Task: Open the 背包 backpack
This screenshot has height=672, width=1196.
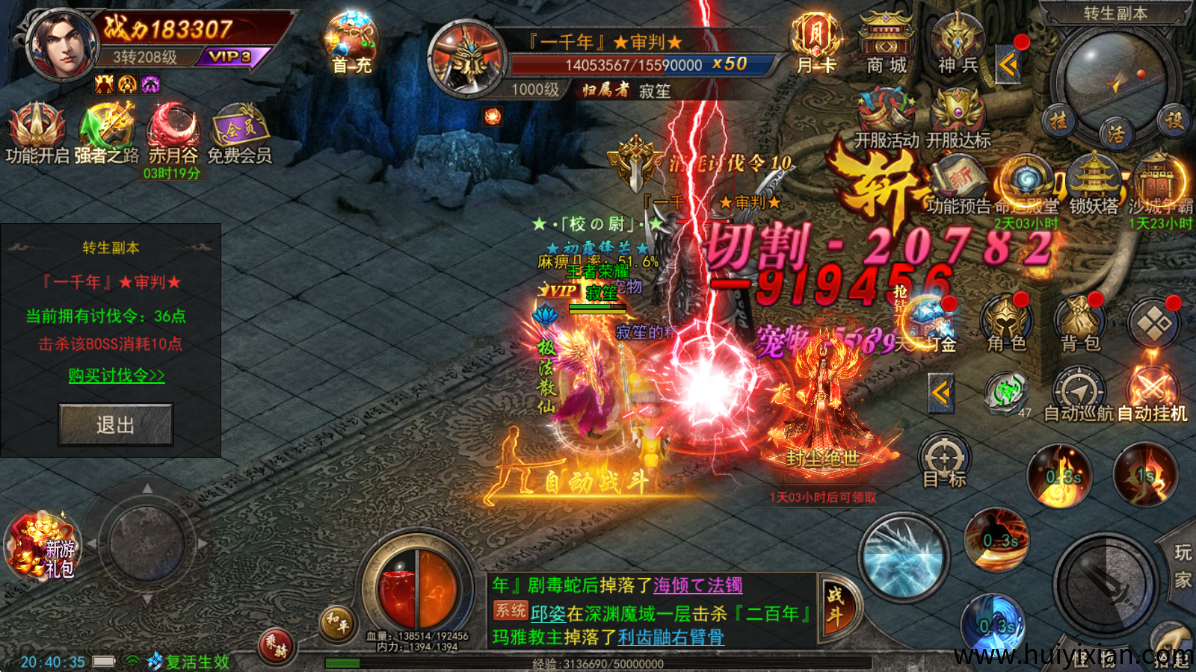Action: [1081, 323]
